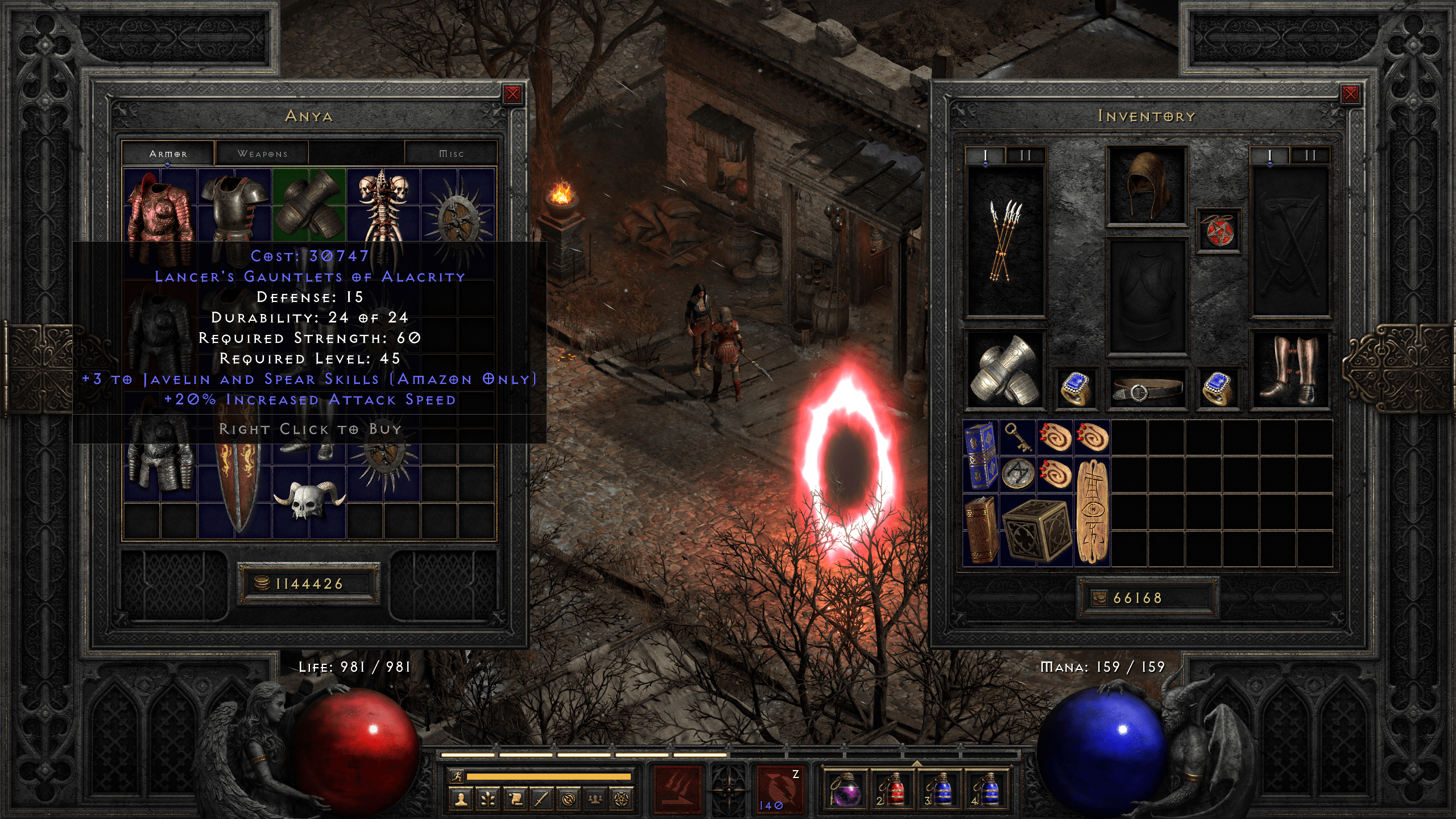This screenshot has width=1456, height=819.
Task: Use the purple rejuvenation potion in belt
Action: [x=845, y=789]
